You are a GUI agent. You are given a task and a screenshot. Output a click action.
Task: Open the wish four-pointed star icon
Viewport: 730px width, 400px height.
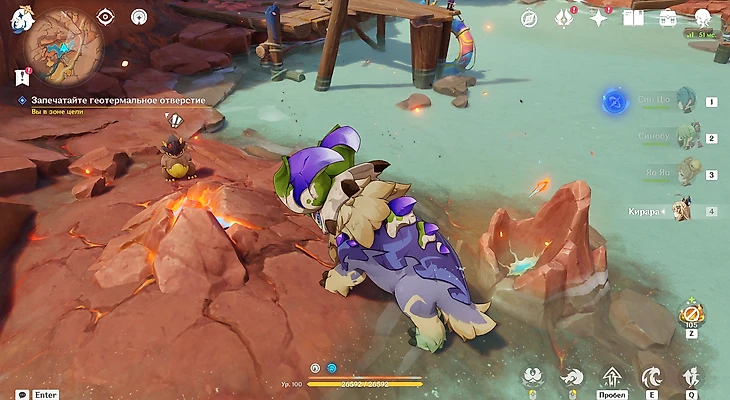coord(598,18)
